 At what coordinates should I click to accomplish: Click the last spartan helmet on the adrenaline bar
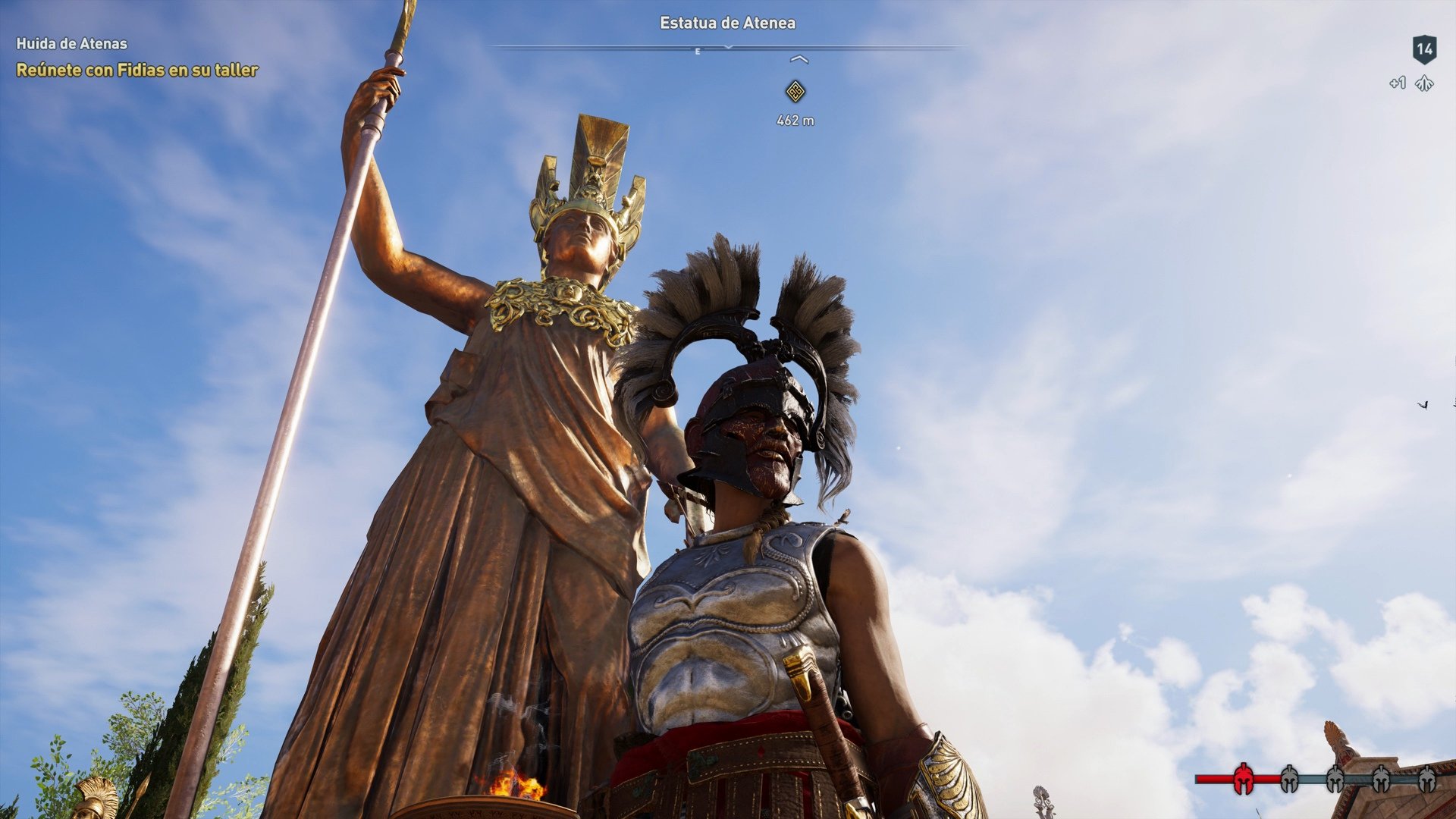click(1427, 778)
